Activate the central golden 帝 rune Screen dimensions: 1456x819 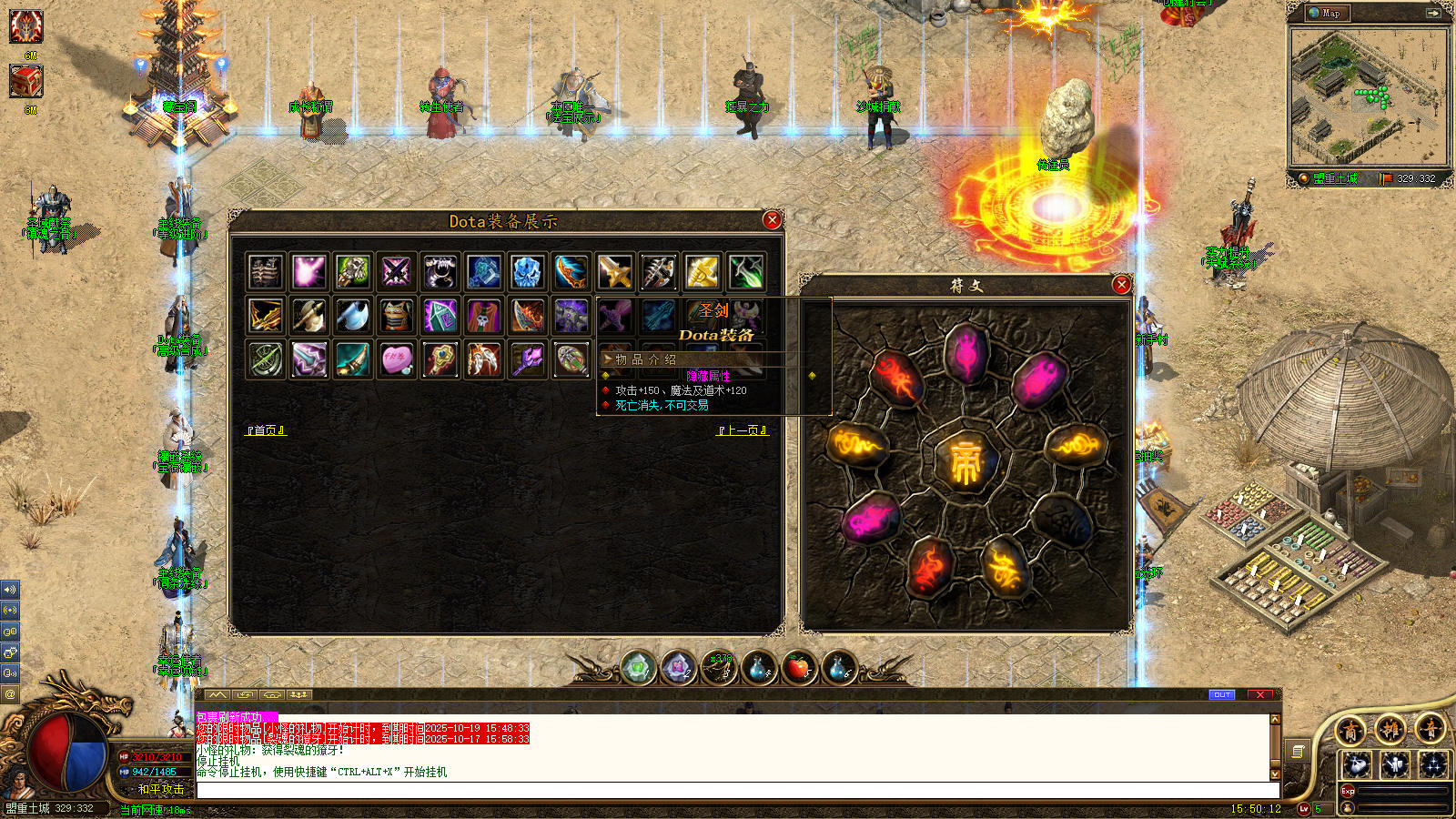click(x=965, y=461)
